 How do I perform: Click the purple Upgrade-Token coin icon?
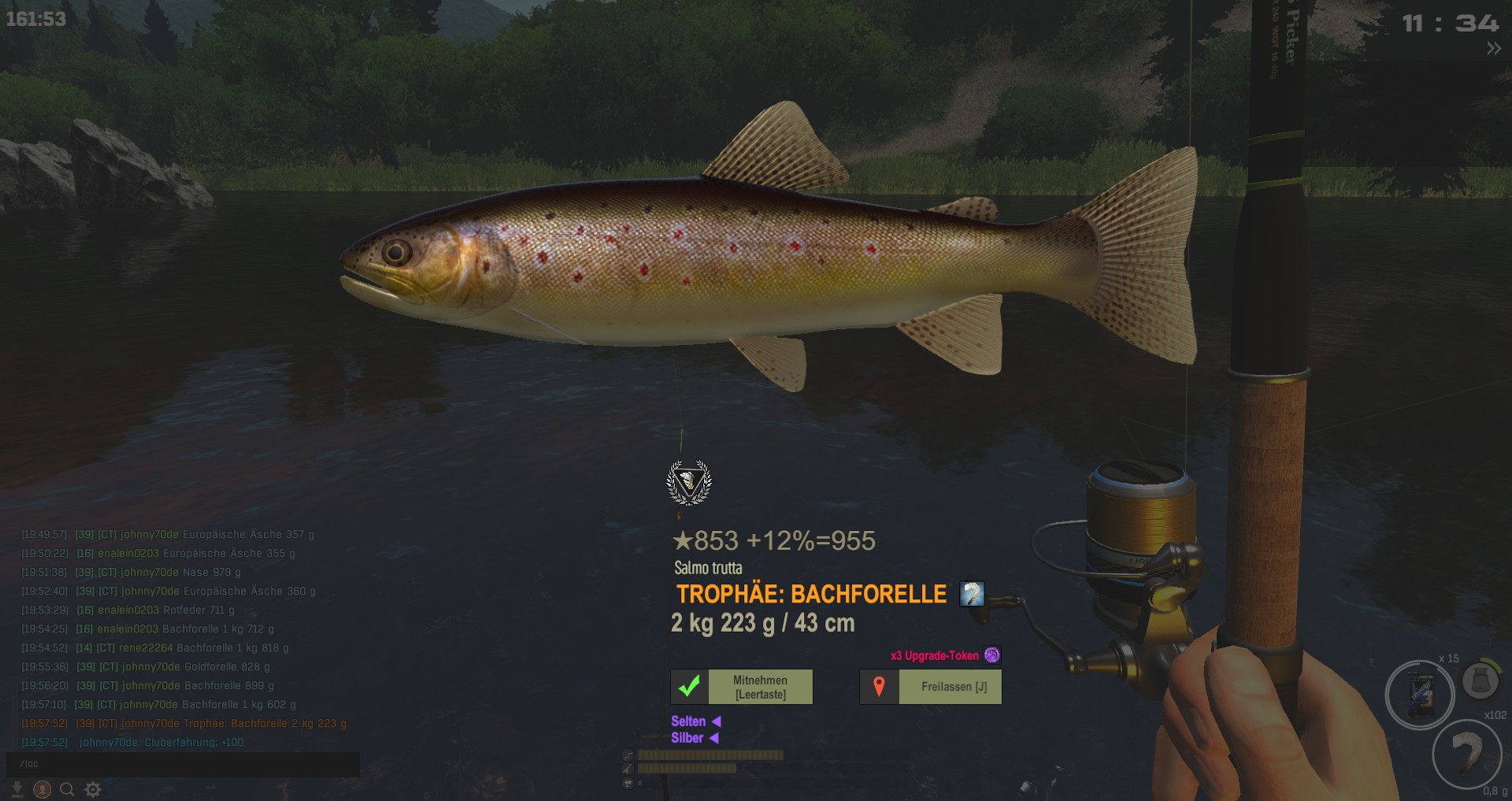[992, 655]
